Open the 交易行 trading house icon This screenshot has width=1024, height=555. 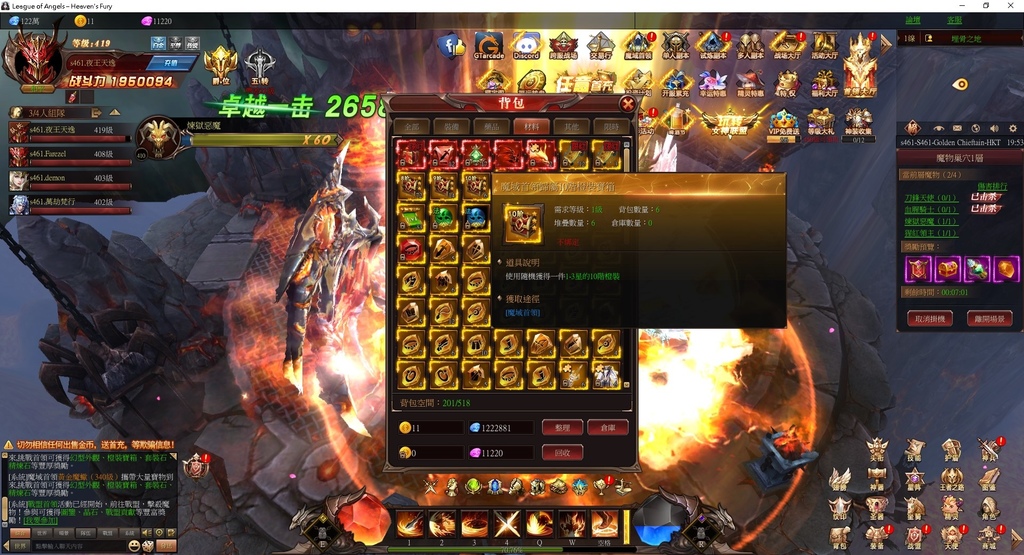(600, 46)
